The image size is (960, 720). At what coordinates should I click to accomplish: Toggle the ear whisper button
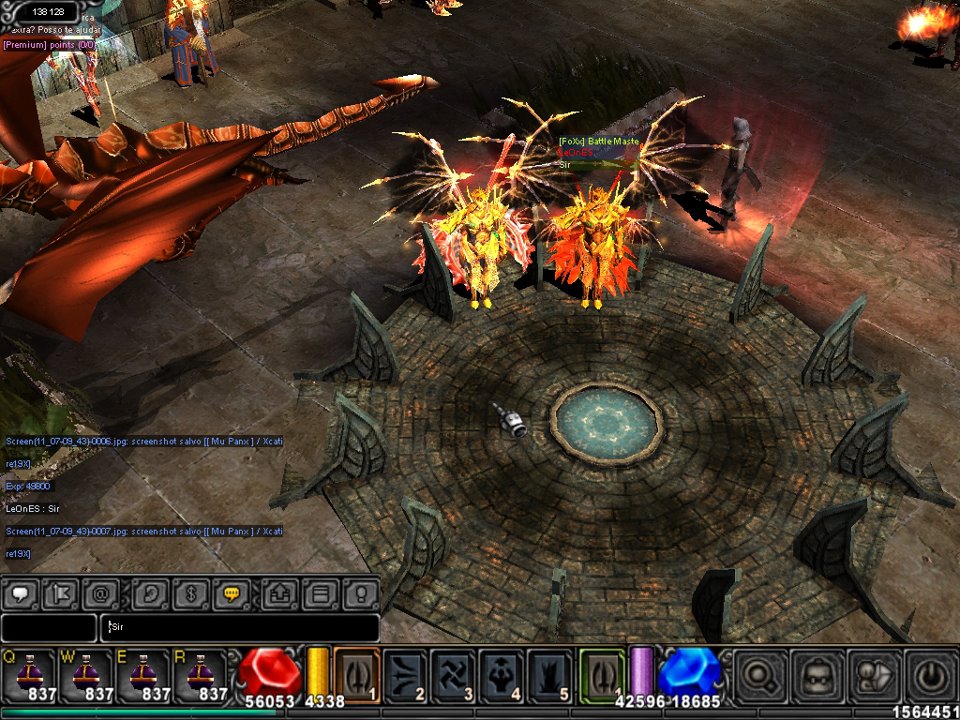pos(152,594)
